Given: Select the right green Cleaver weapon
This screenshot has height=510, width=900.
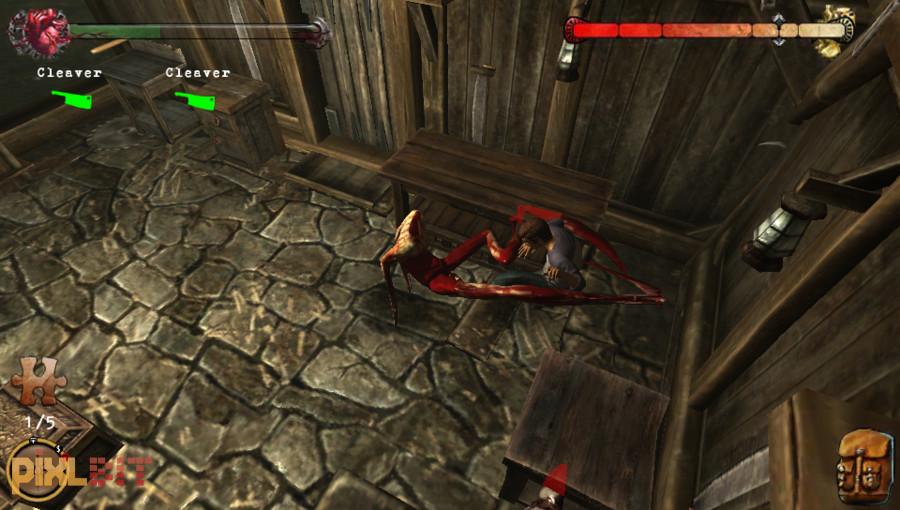Looking at the screenshot, I should (x=198, y=99).
